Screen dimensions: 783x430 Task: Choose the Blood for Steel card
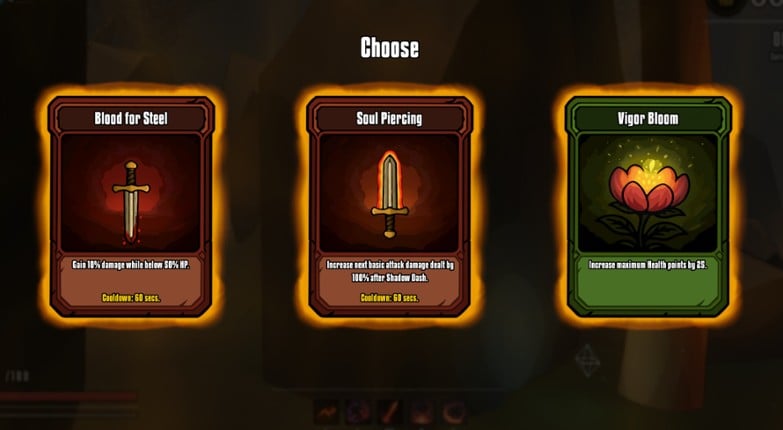coord(131,206)
